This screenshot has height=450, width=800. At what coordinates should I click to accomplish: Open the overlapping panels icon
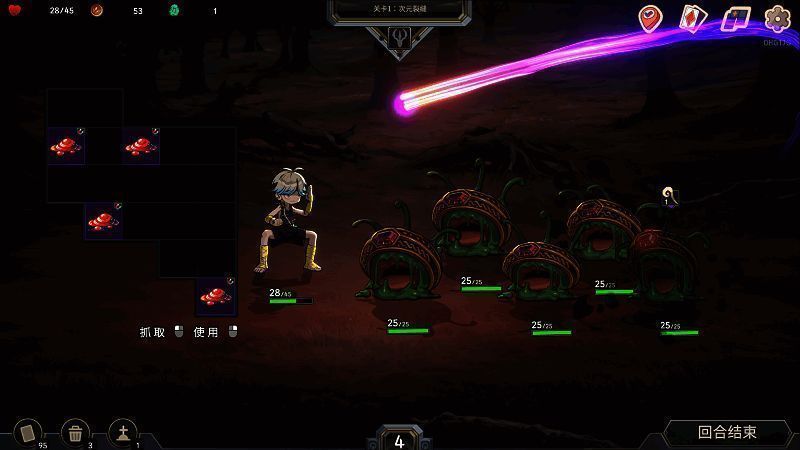click(x=736, y=18)
